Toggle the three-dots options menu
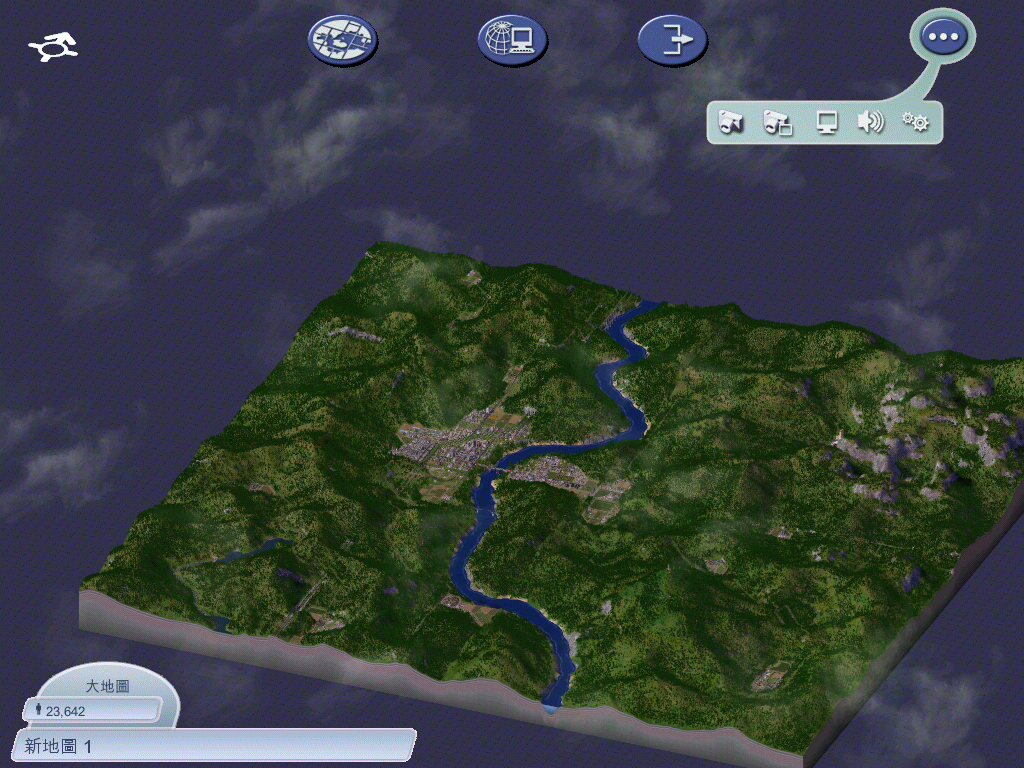1024x768 pixels. [943, 37]
